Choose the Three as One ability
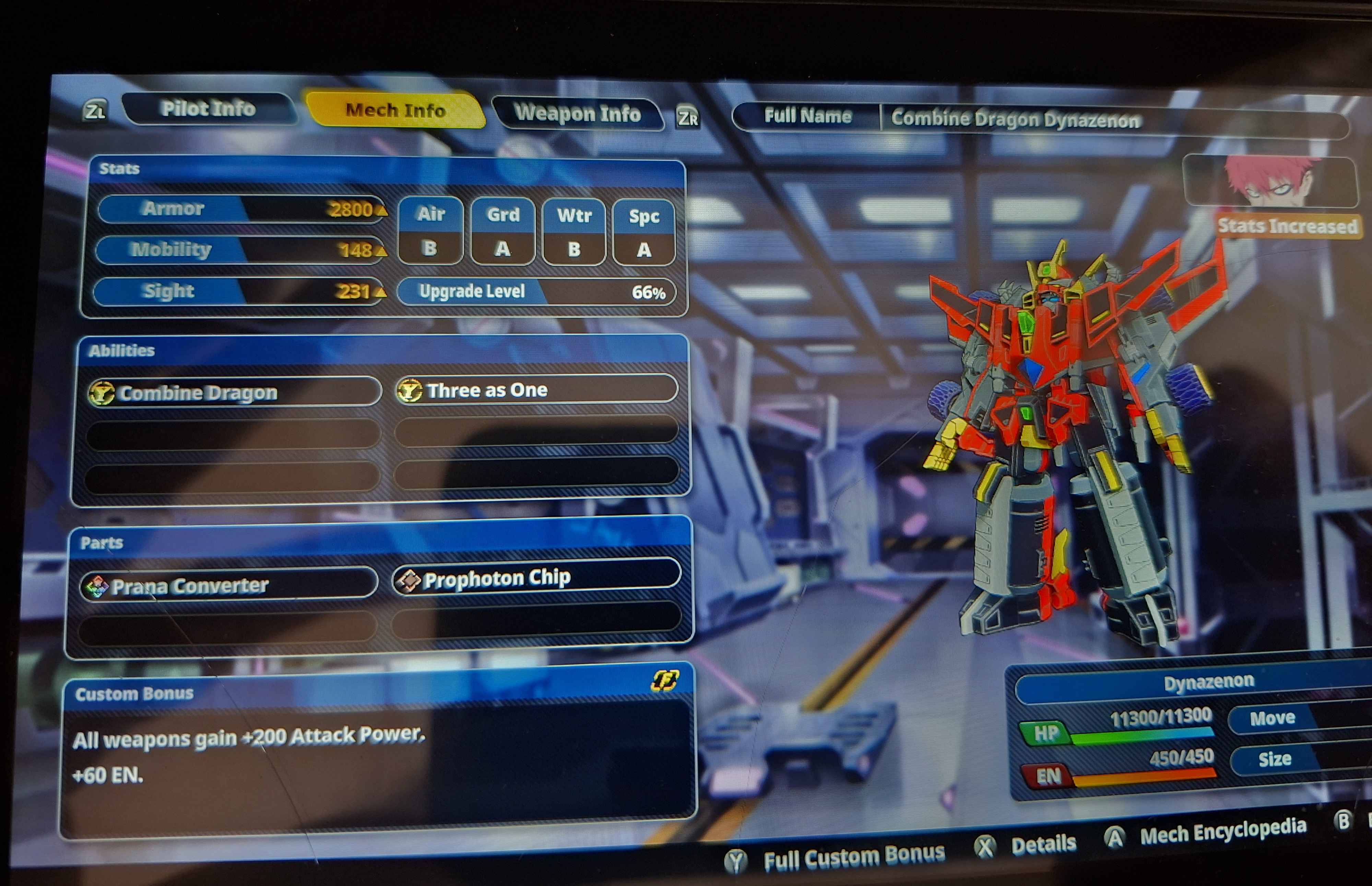 point(536,390)
